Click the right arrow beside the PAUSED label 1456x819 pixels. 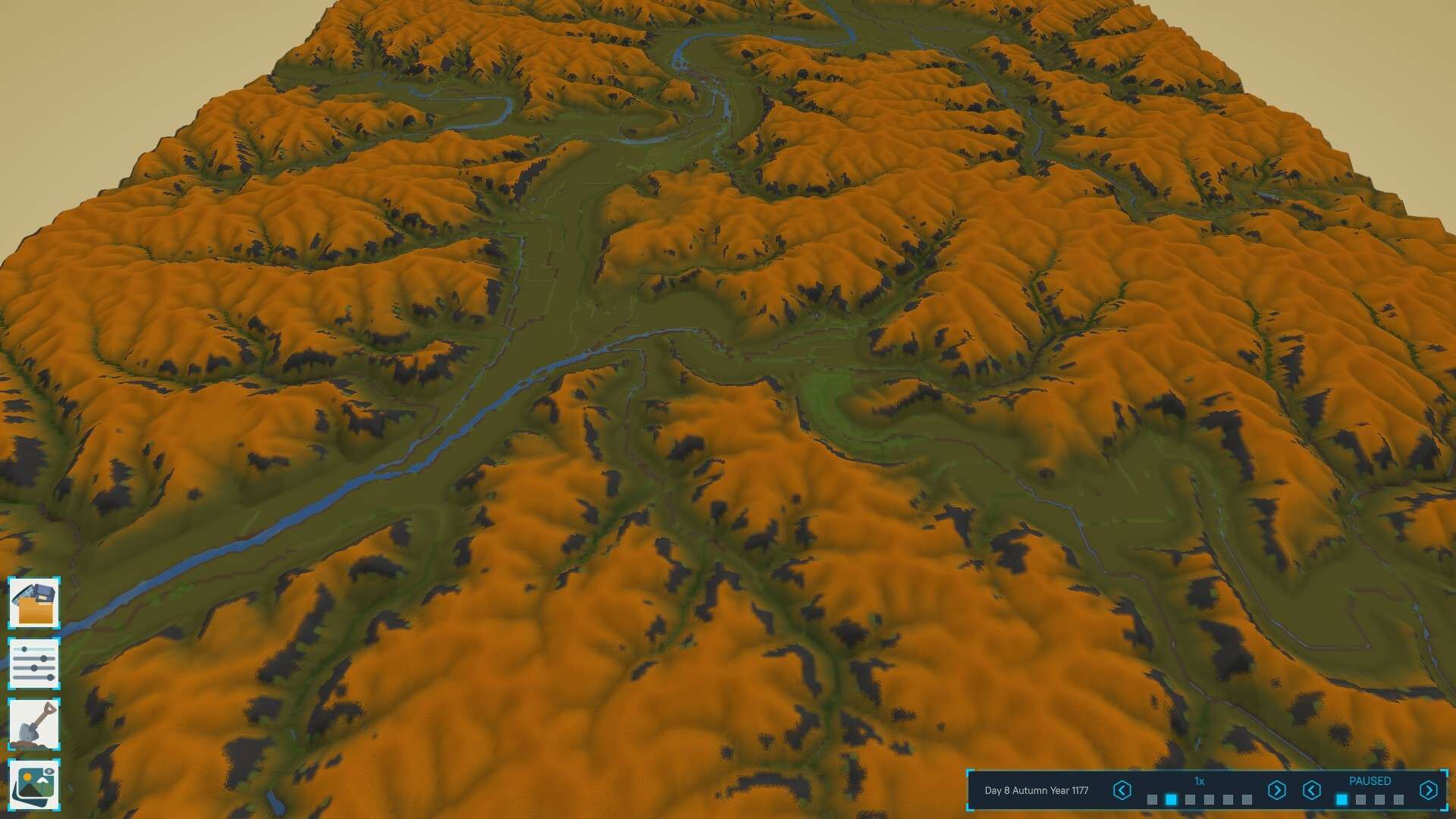(1428, 791)
